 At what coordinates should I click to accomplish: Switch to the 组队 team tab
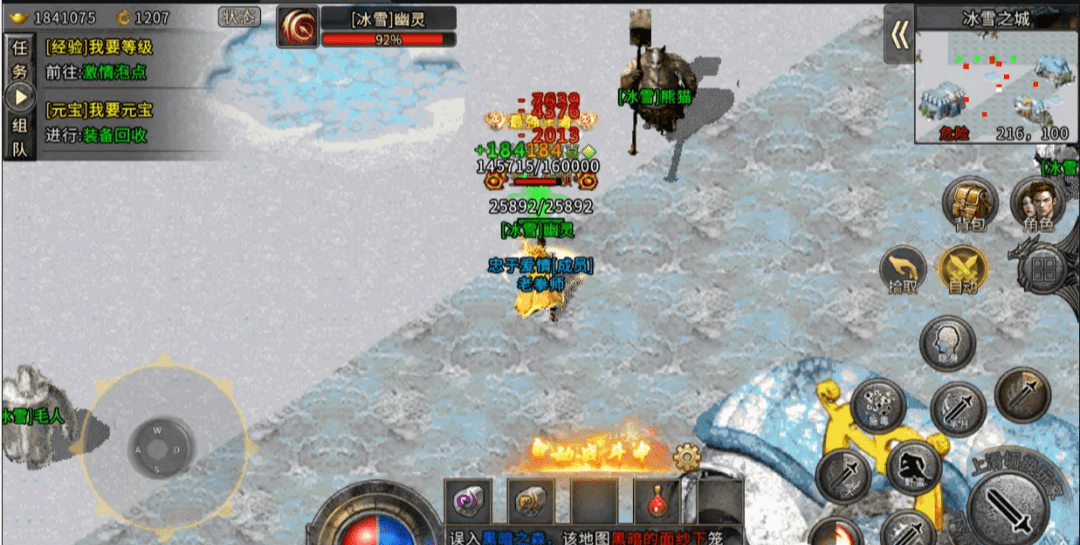coord(19,137)
